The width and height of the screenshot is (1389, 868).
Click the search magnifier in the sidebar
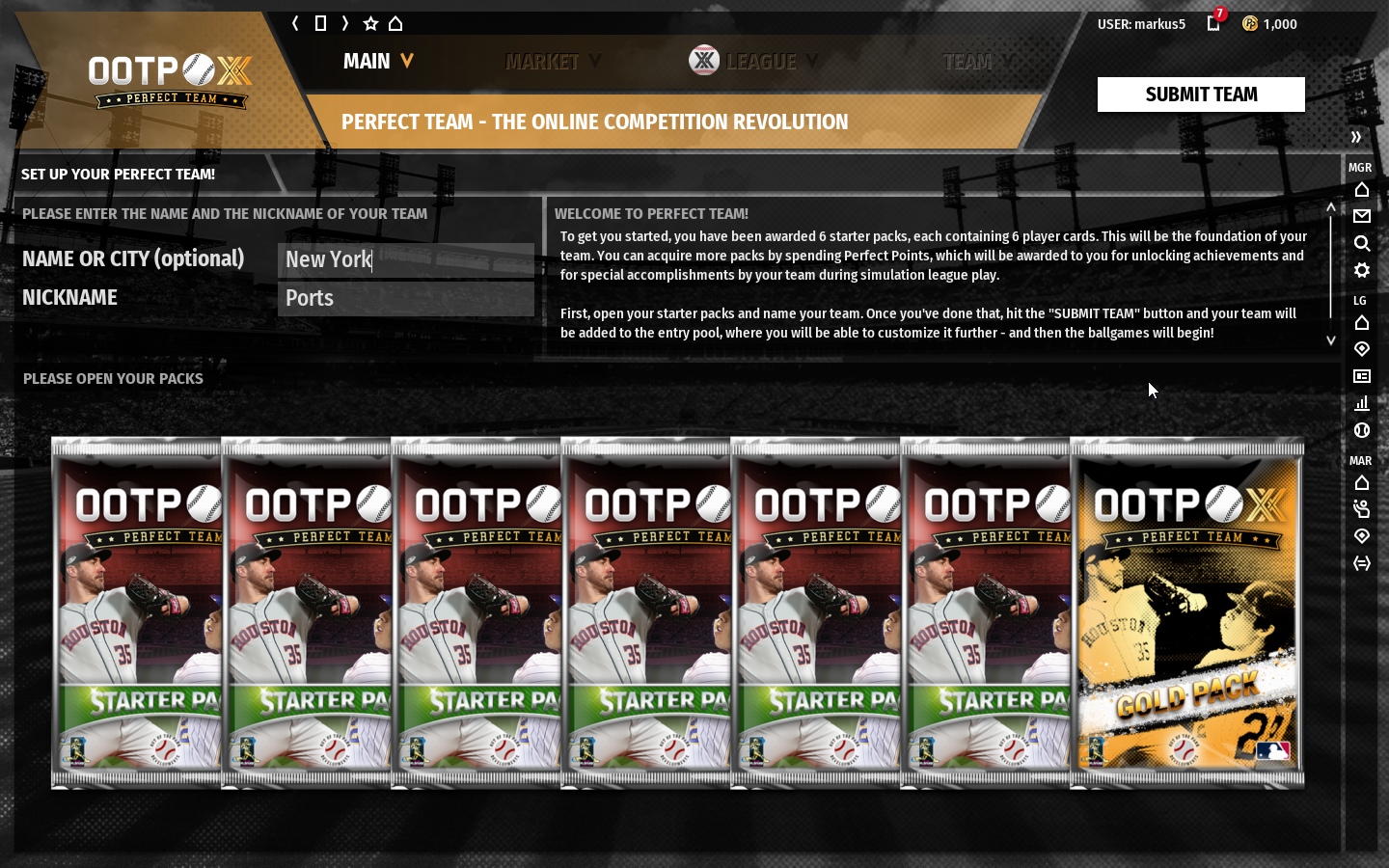(1362, 244)
